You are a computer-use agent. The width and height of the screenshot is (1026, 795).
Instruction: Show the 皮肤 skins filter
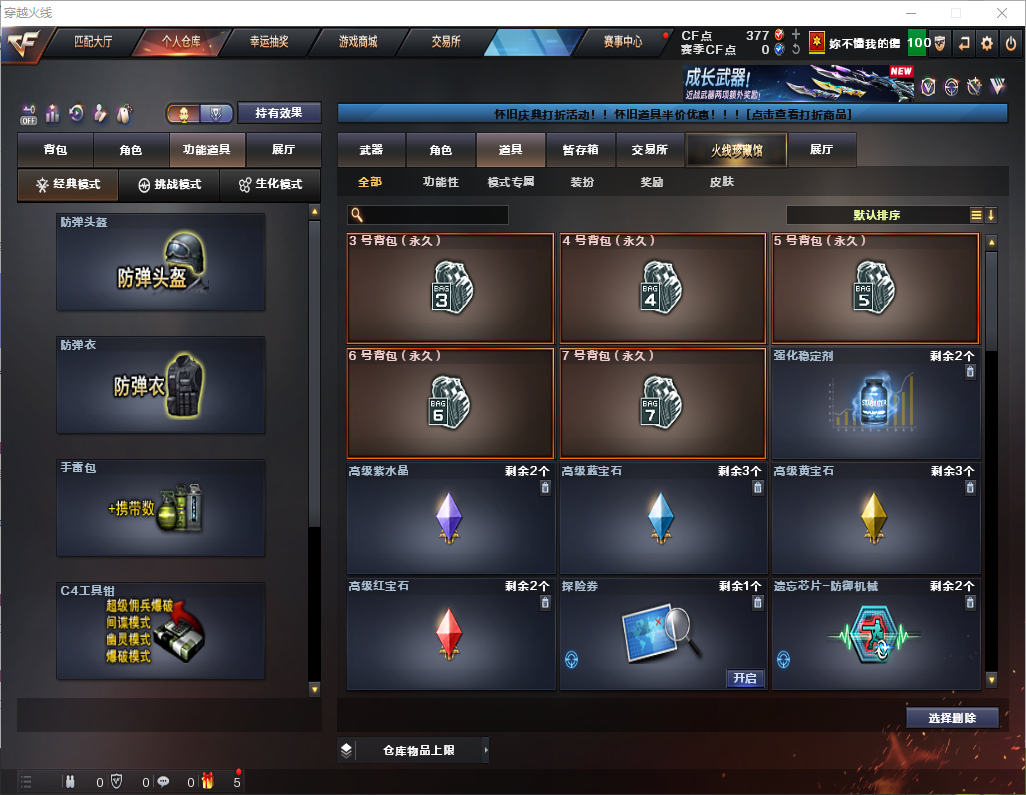tap(721, 183)
